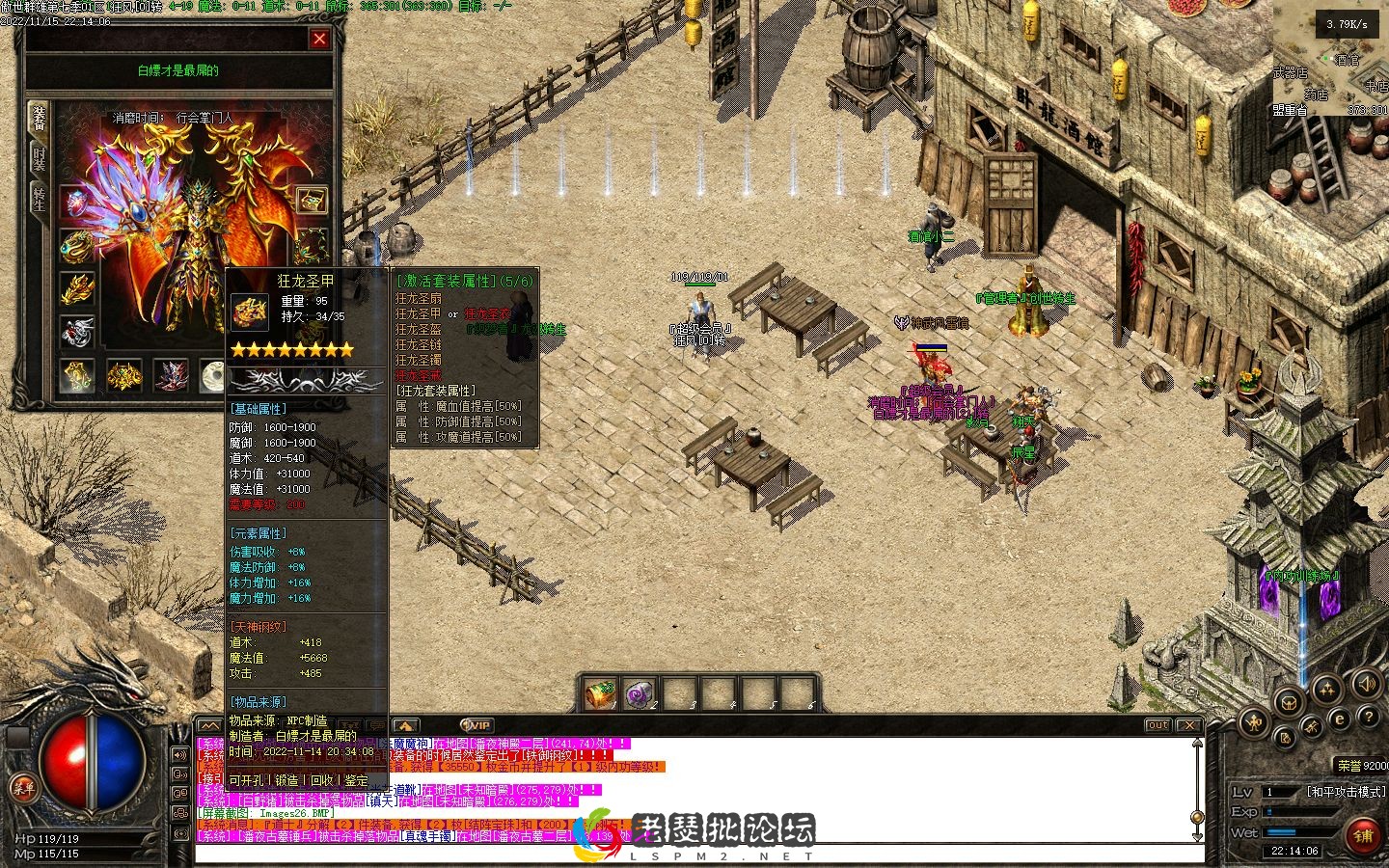Open the 转生 rebirth tab
The width and height of the screenshot is (1389, 868).
click(39, 200)
